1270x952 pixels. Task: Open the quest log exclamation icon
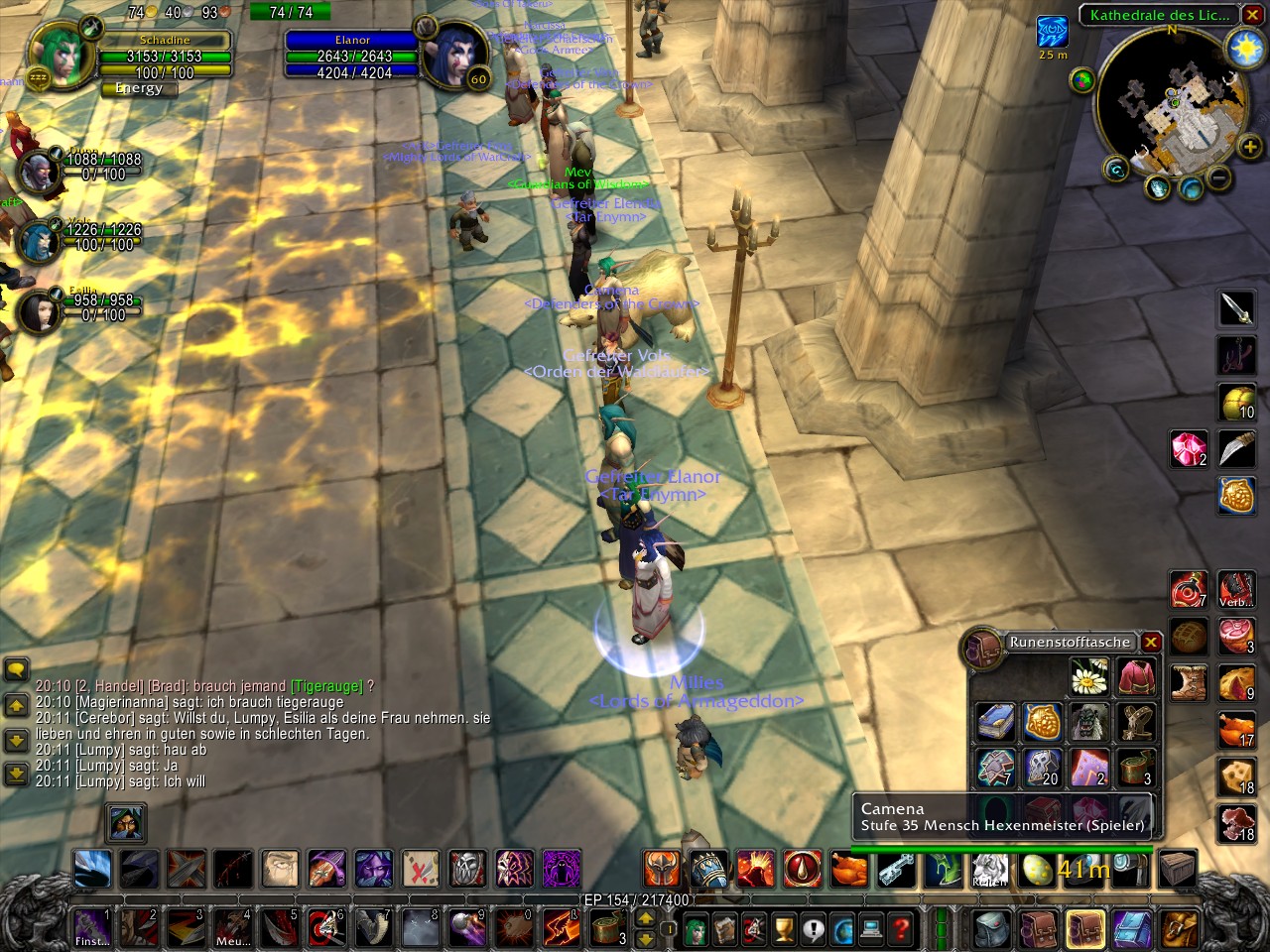coord(814,929)
